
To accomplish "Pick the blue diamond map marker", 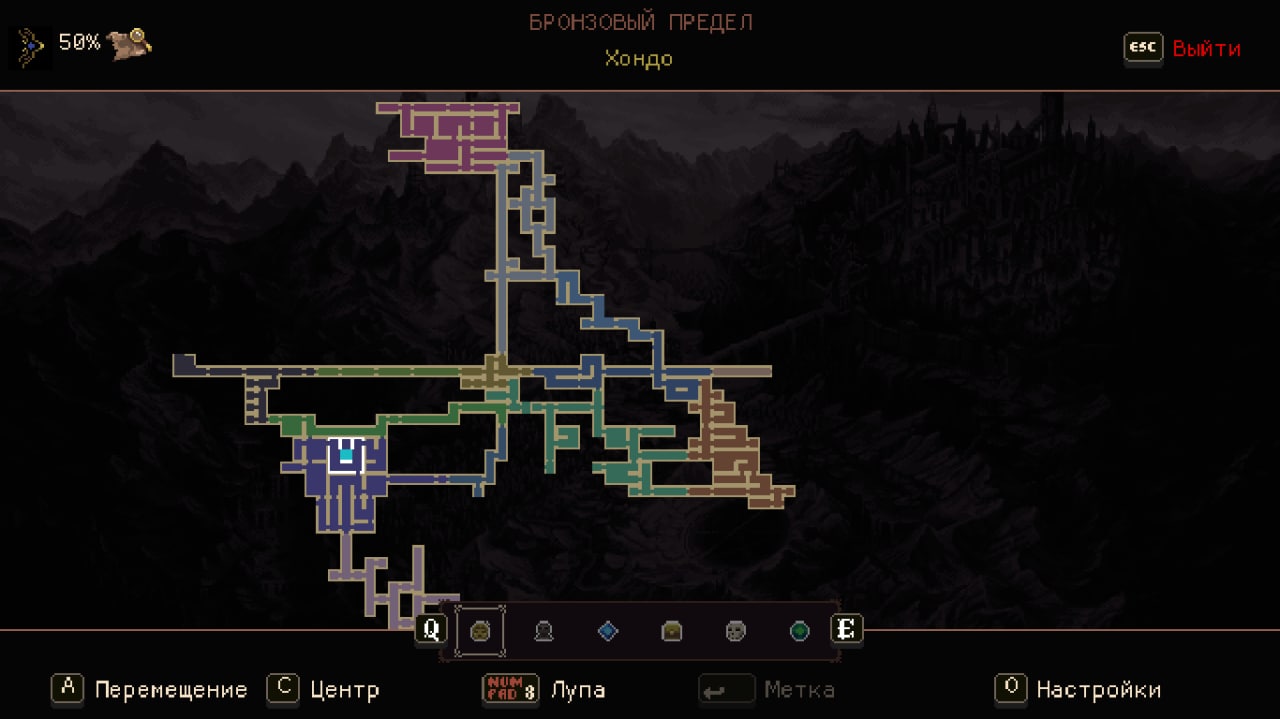I will (607, 631).
